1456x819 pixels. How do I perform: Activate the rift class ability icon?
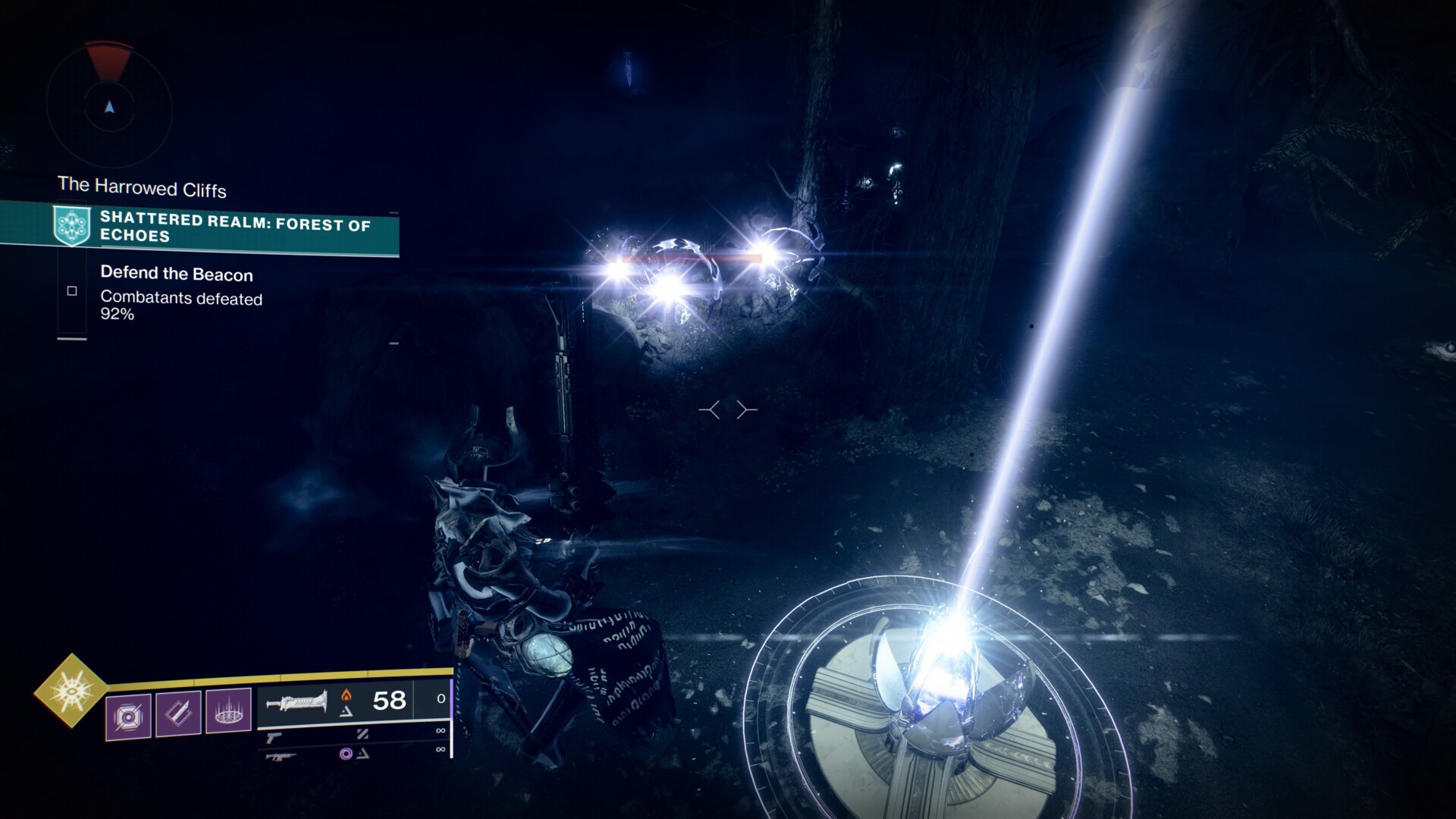coord(228,712)
